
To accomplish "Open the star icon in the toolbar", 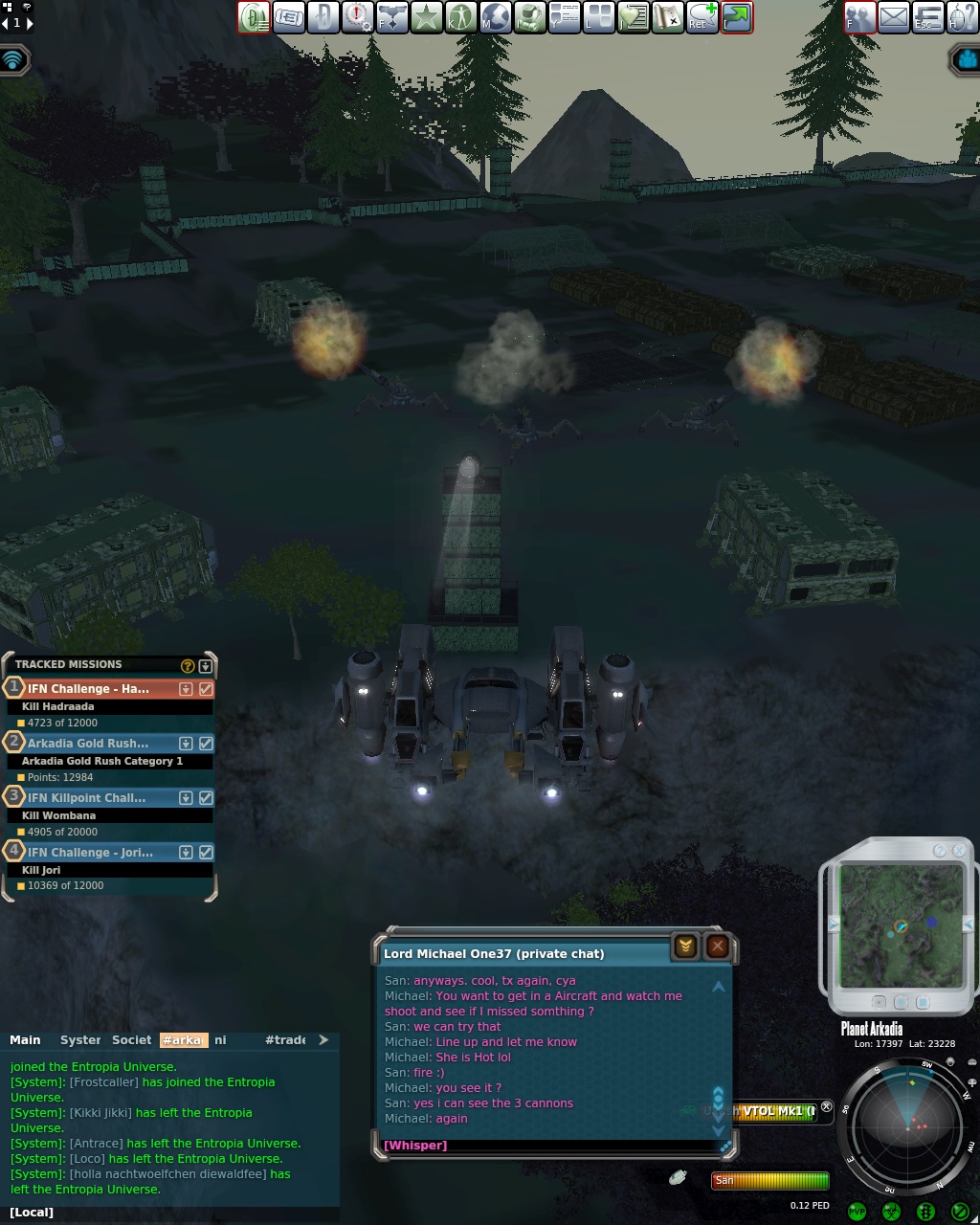I will [427, 16].
